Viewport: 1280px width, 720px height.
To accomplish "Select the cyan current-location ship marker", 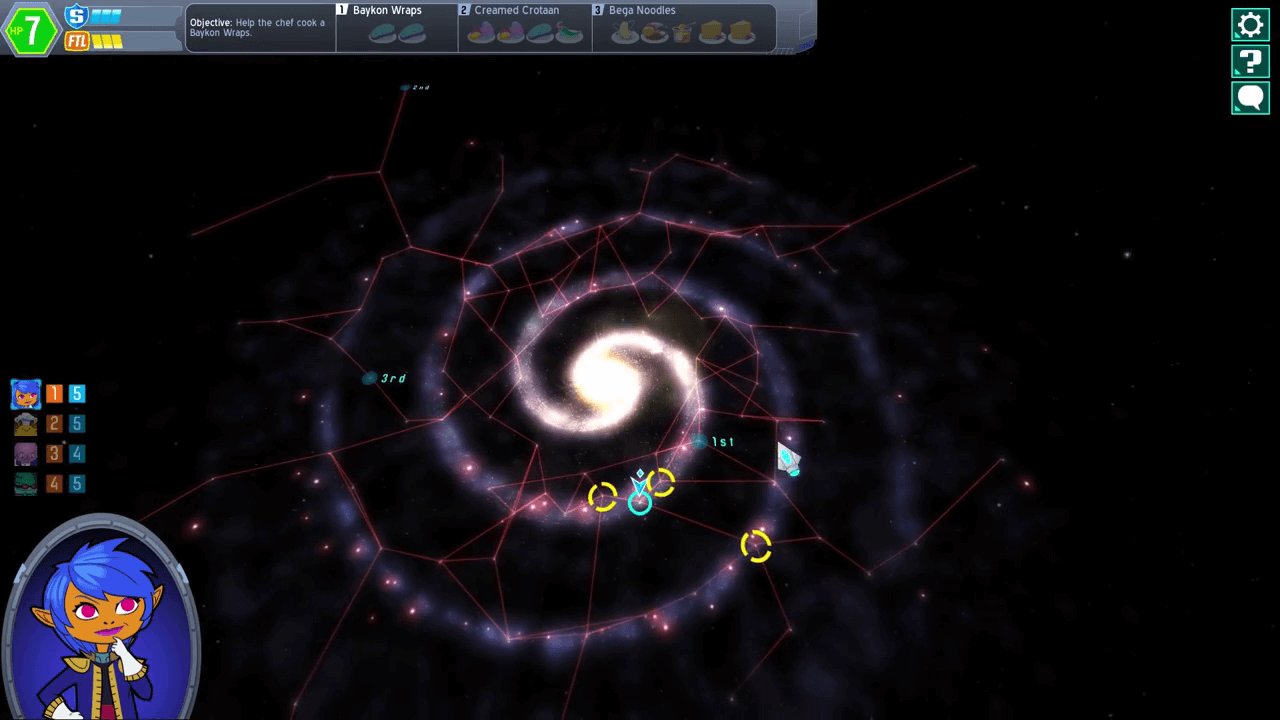I will pyautogui.click(x=640, y=502).
